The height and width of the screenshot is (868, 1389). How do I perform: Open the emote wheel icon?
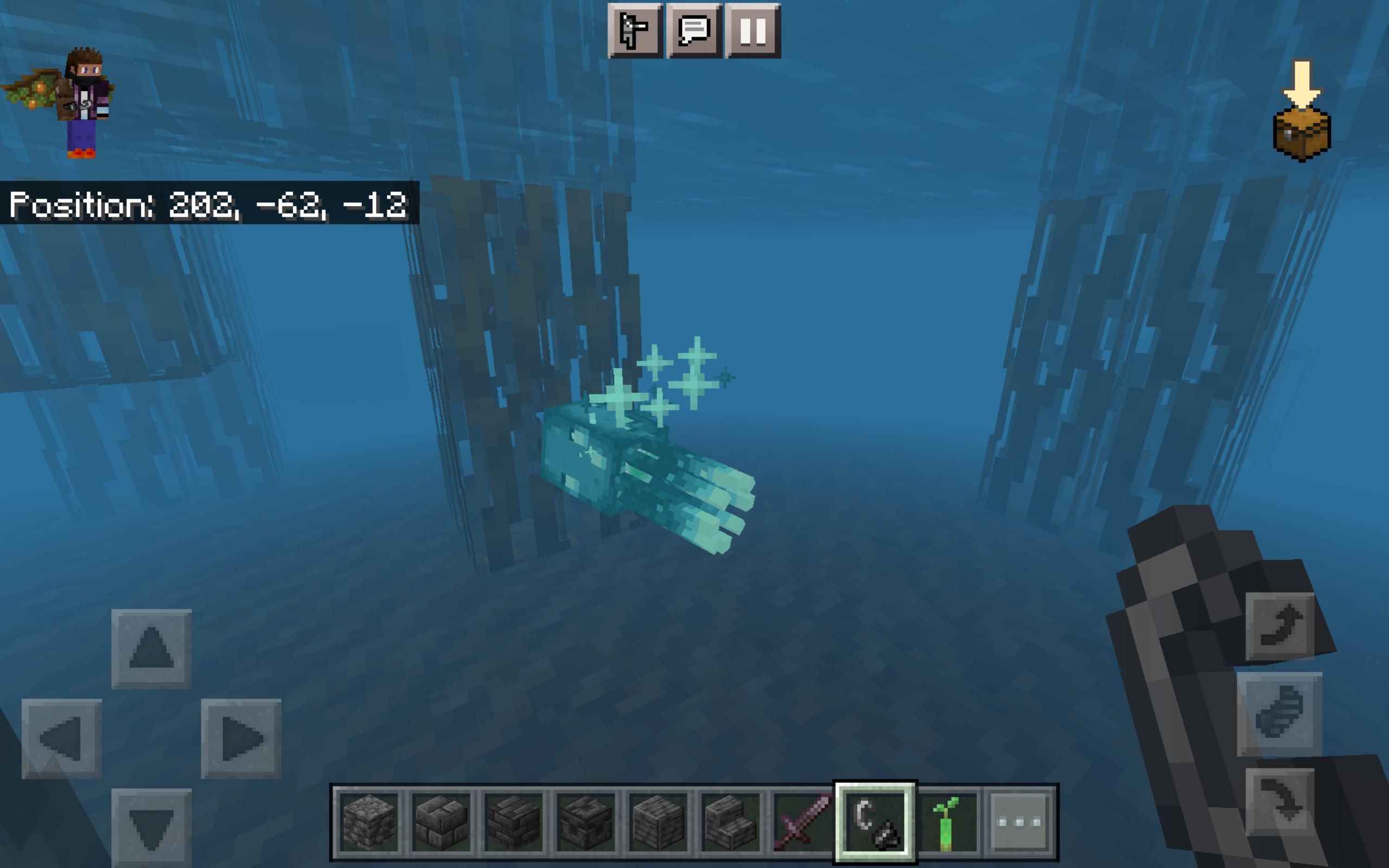634,31
